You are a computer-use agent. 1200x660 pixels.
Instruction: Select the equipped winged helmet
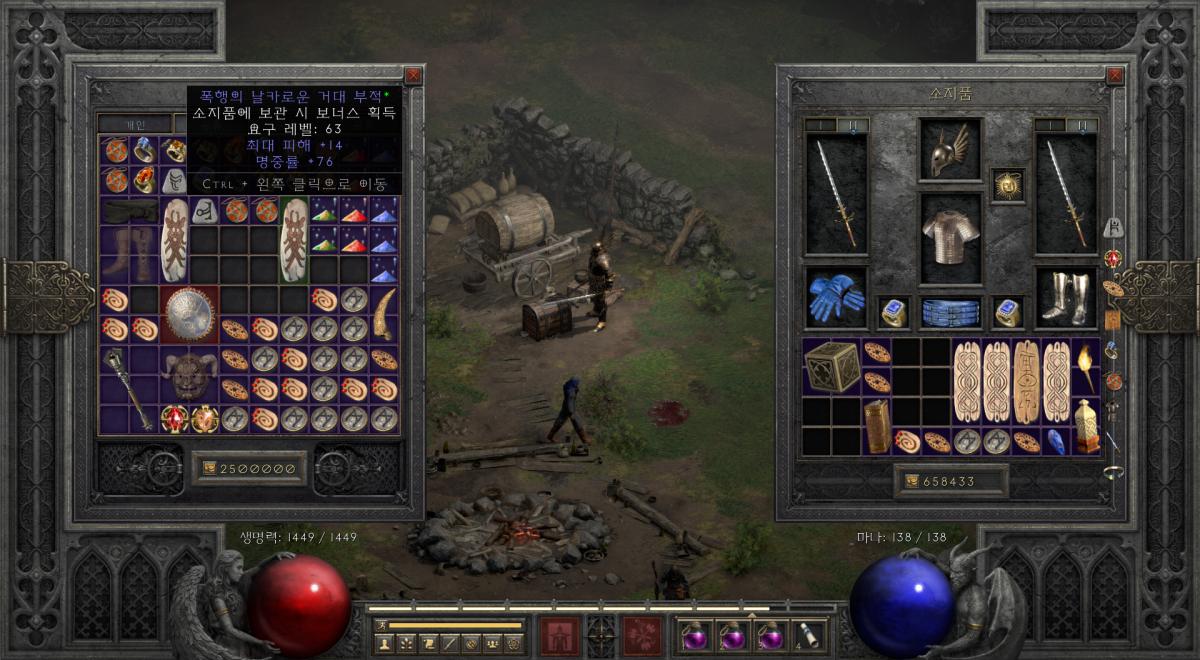click(x=950, y=150)
